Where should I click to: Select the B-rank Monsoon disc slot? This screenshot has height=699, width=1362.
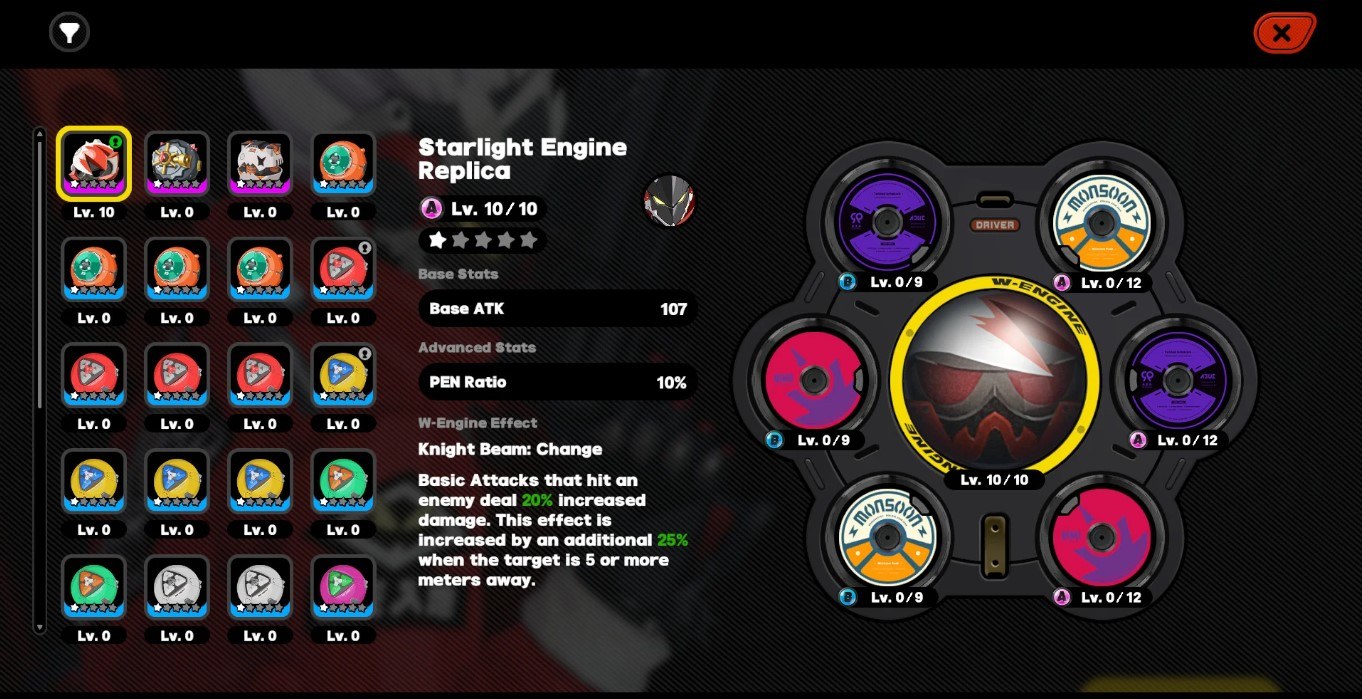click(x=884, y=536)
